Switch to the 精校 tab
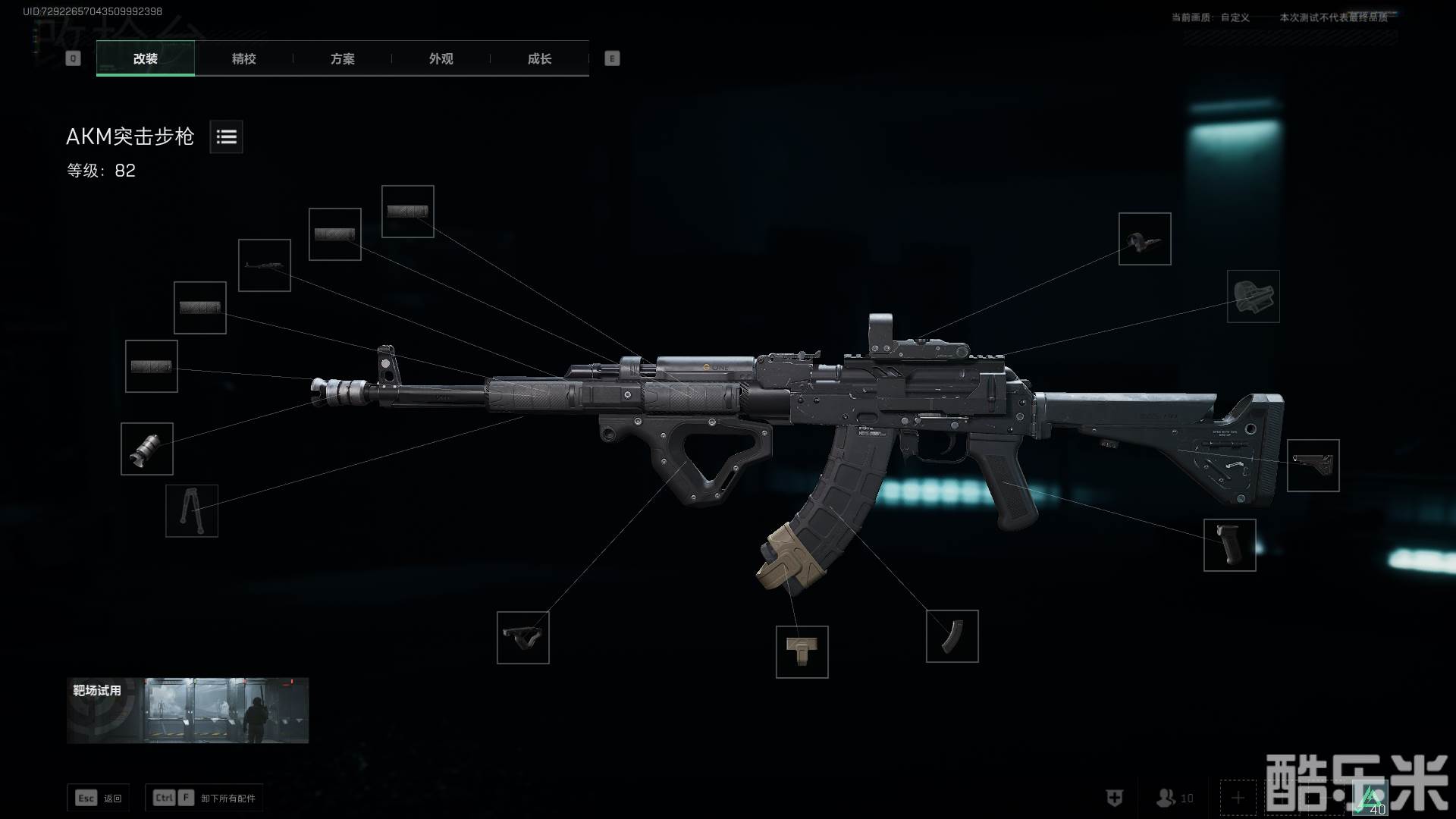 coord(243,58)
